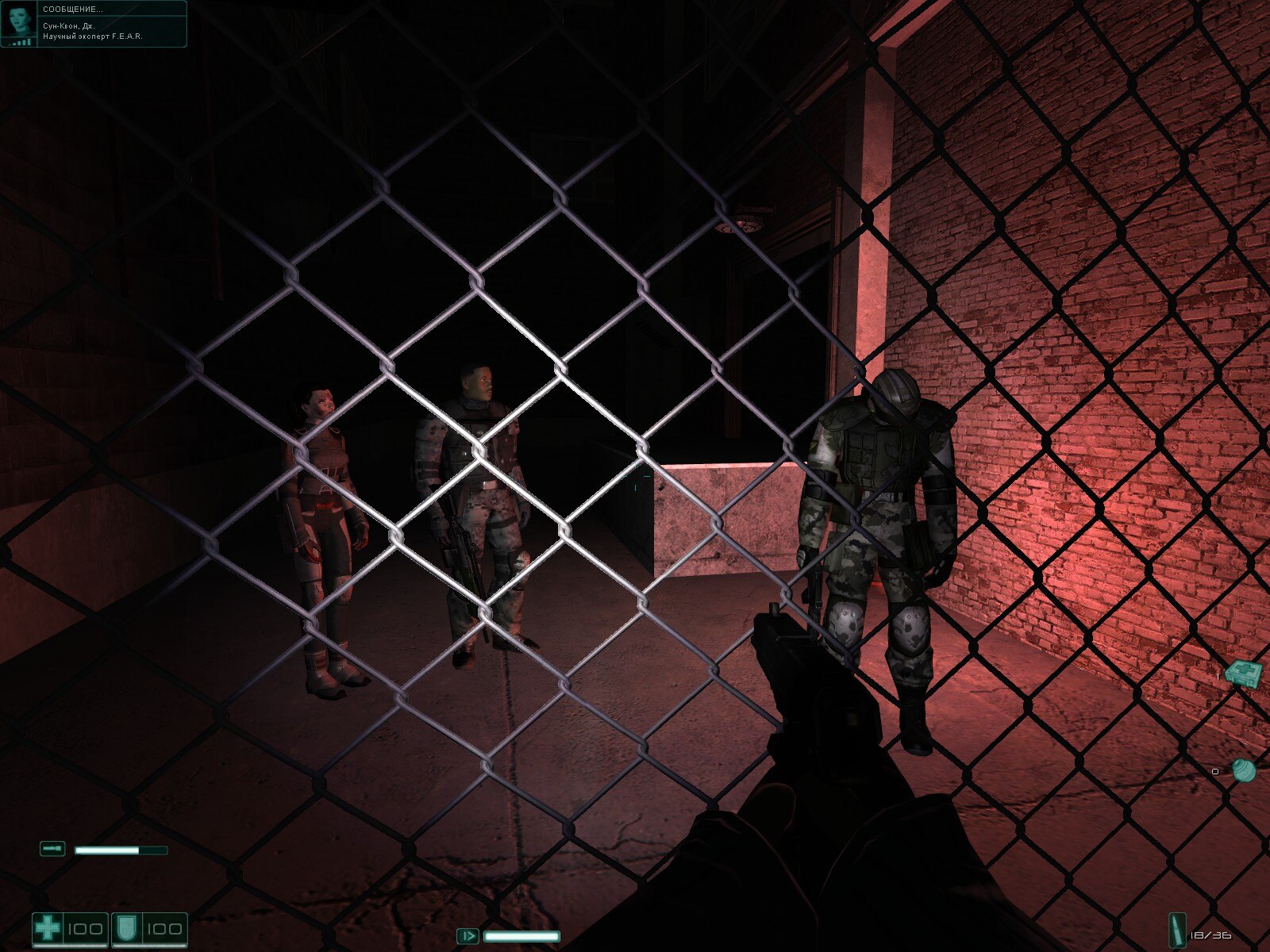Toggle the transmission message panel visibility
The image size is (1270, 952).
click(95, 24)
